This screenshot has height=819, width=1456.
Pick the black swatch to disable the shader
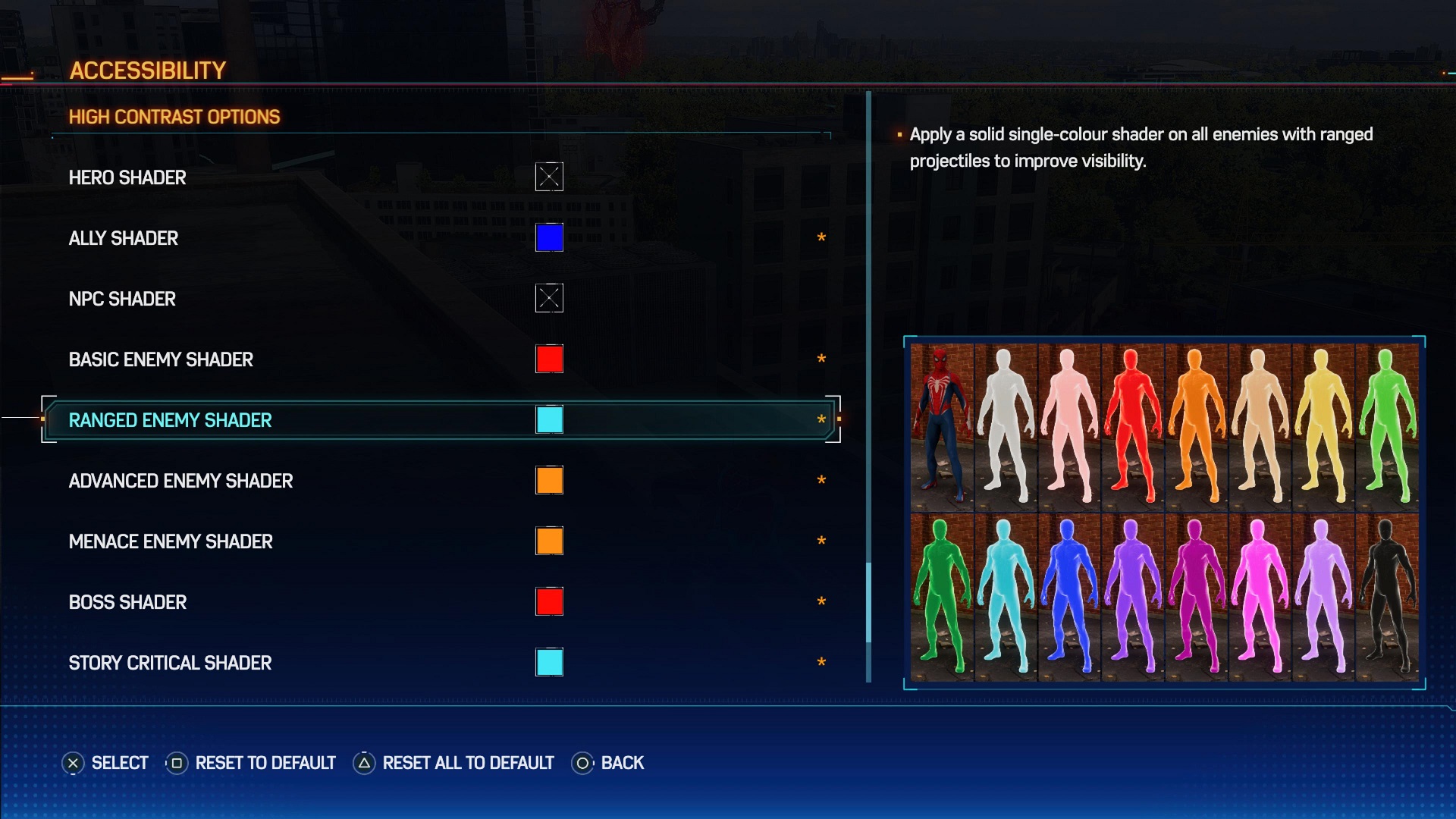coord(1387,599)
